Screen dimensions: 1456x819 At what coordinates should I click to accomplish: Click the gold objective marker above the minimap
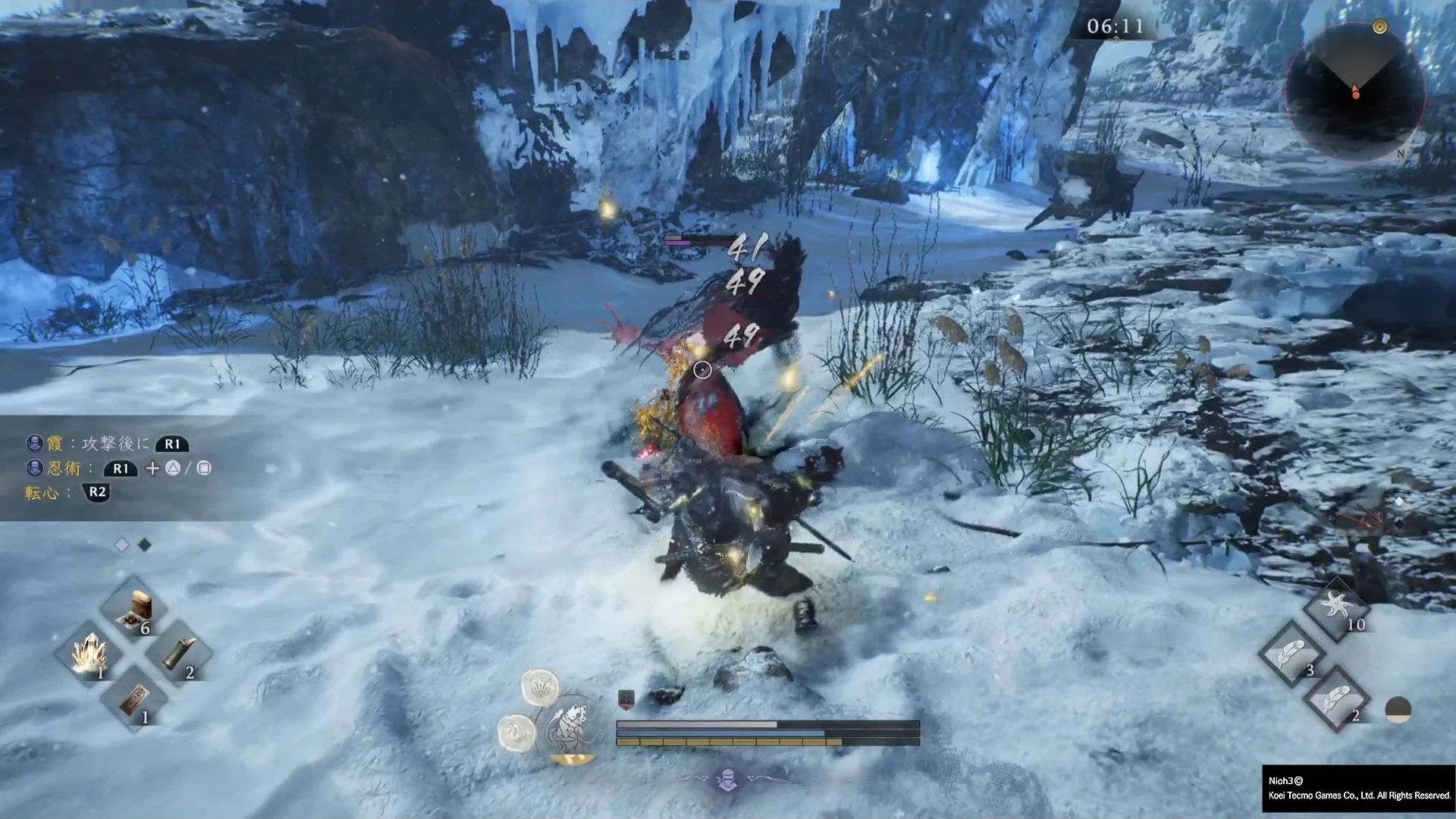(1379, 28)
